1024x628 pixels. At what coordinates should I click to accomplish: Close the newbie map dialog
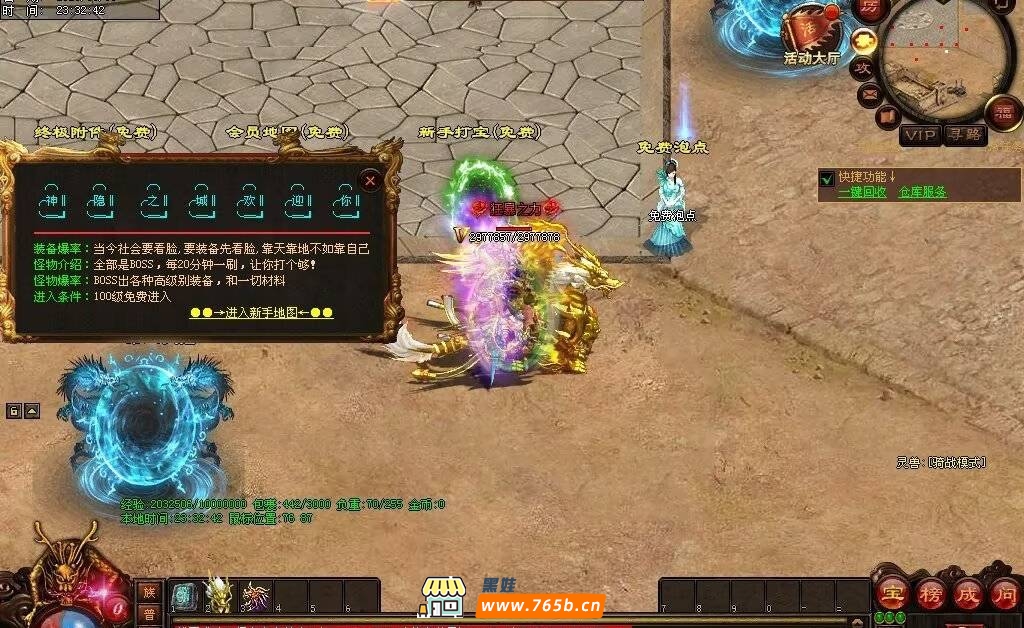pos(370,181)
